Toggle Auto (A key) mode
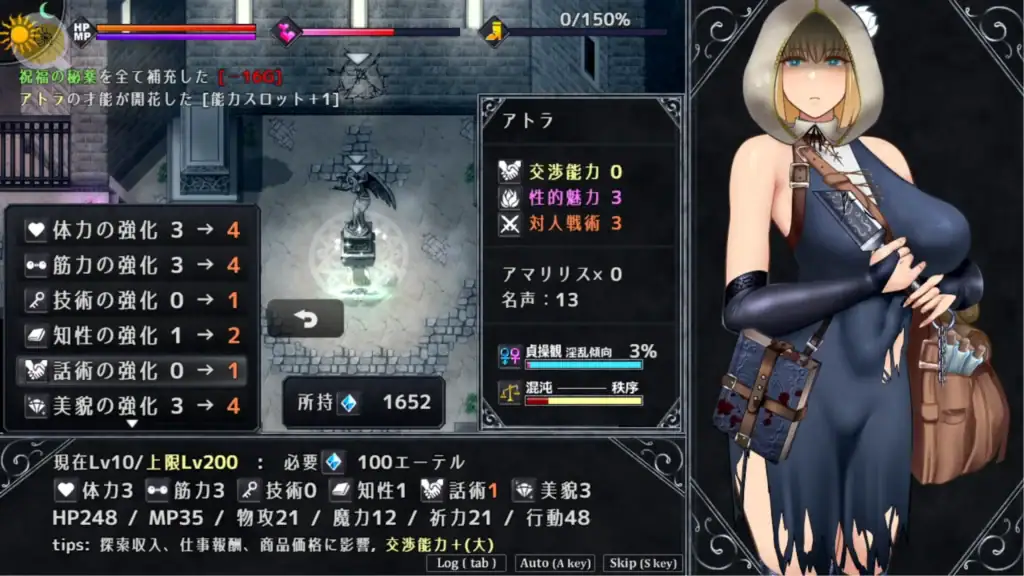This screenshot has height=576, width=1024. point(555,563)
